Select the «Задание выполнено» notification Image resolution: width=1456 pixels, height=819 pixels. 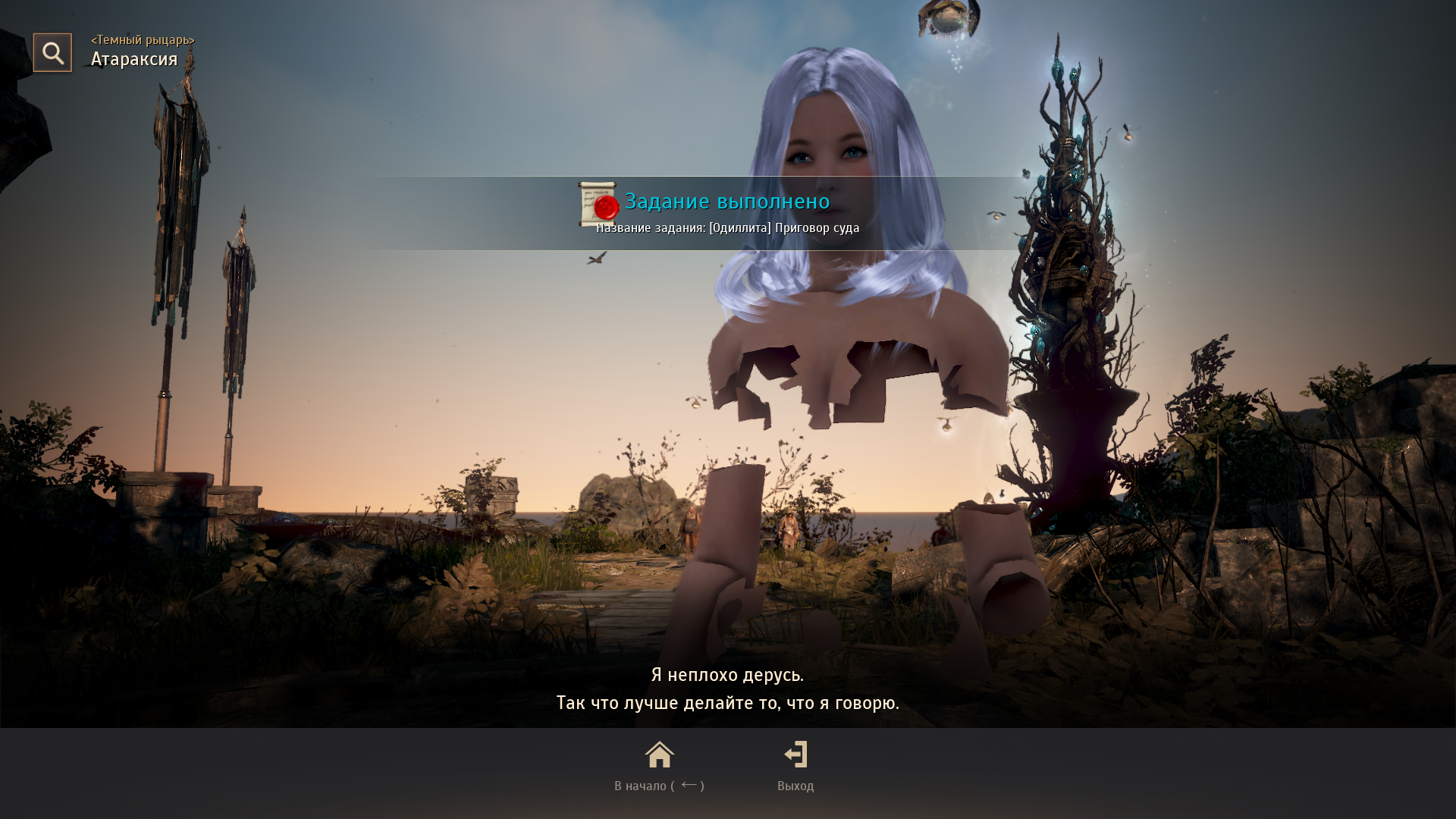coord(727,202)
